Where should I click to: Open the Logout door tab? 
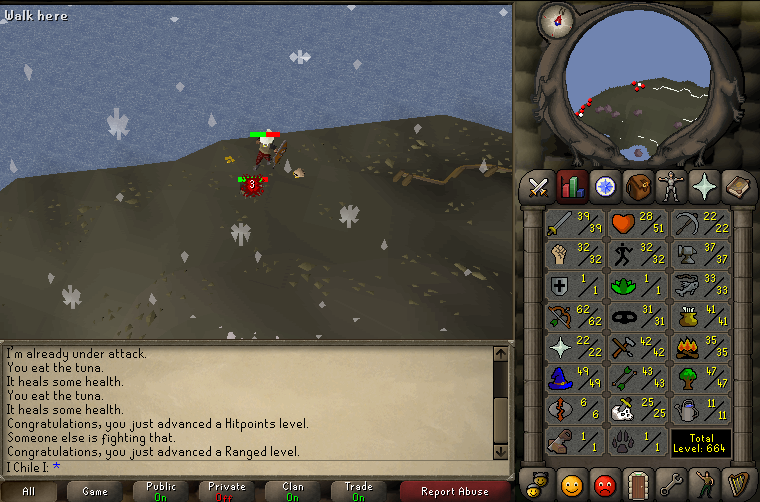click(x=638, y=484)
